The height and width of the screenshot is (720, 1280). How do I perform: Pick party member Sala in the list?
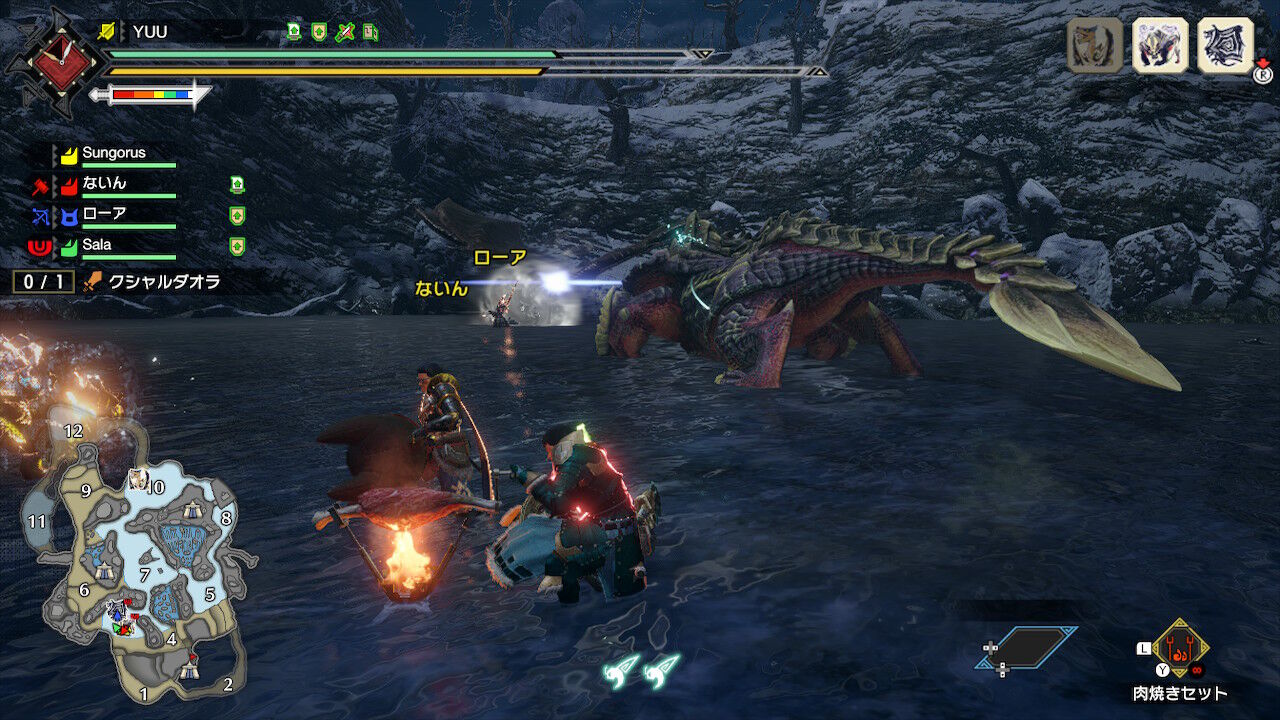97,245
